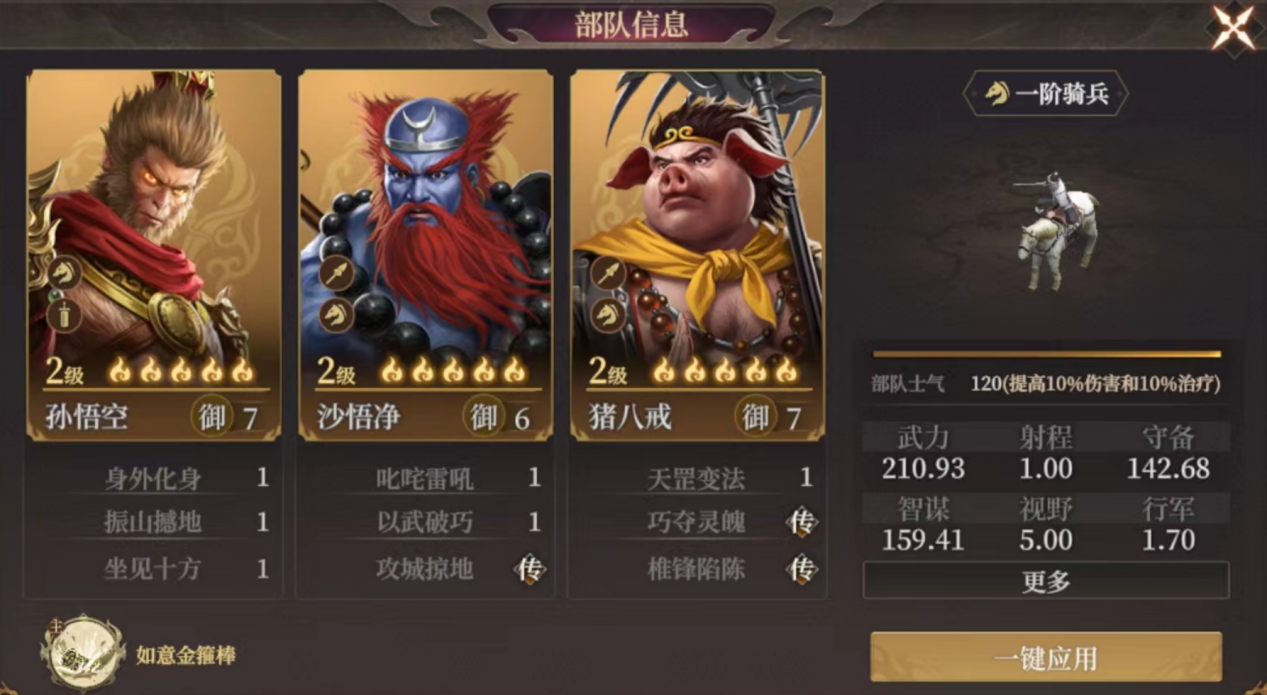
Task: Choose the 猪八戒 hero card
Action: 697,254
